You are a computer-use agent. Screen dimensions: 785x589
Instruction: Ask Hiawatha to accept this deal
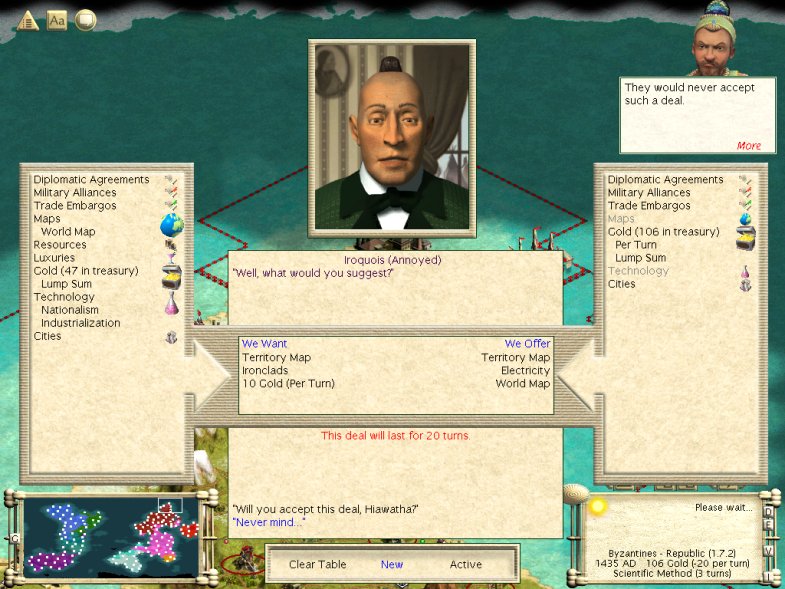tap(325, 509)
